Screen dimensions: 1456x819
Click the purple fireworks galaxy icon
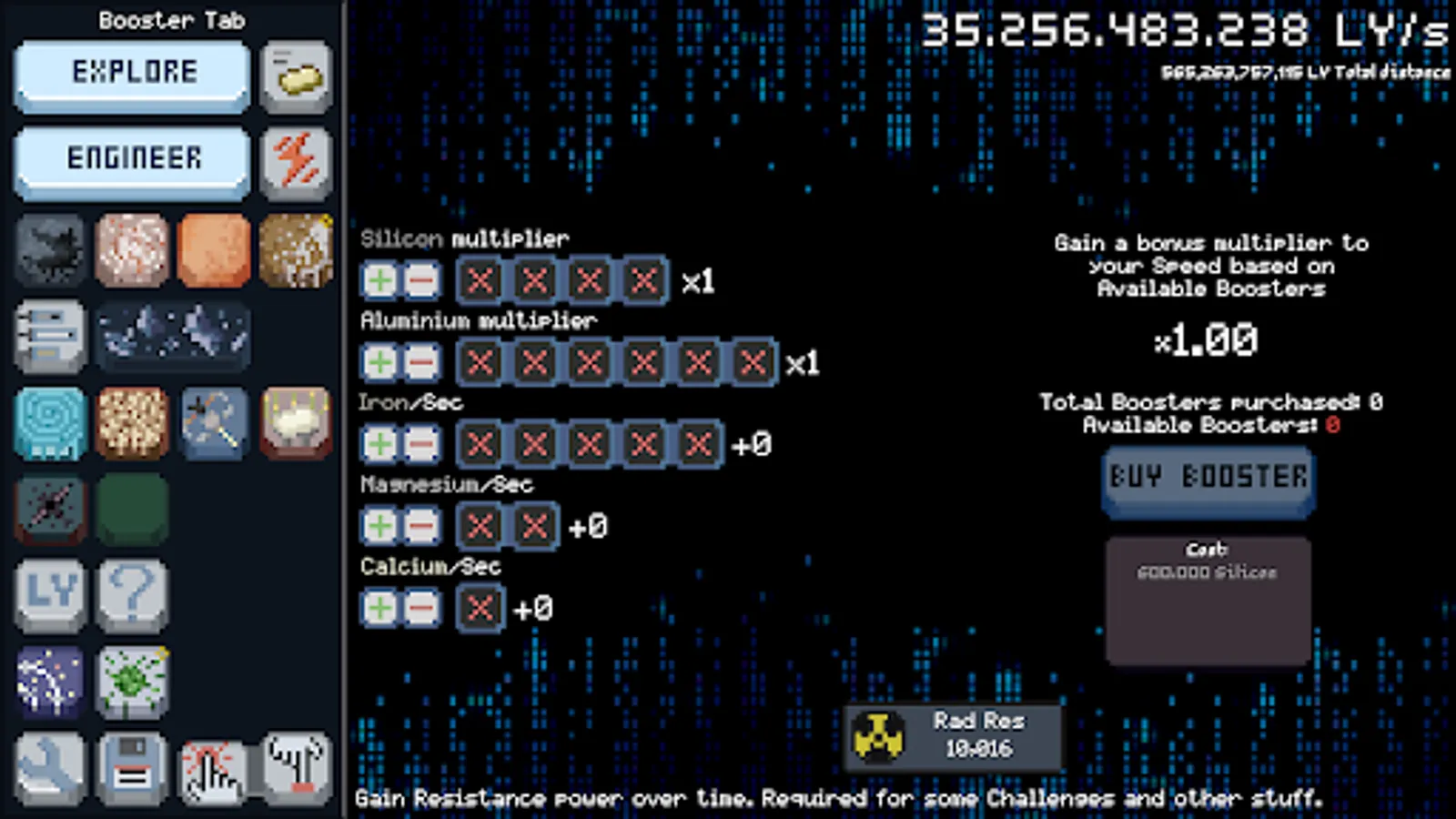50,682
